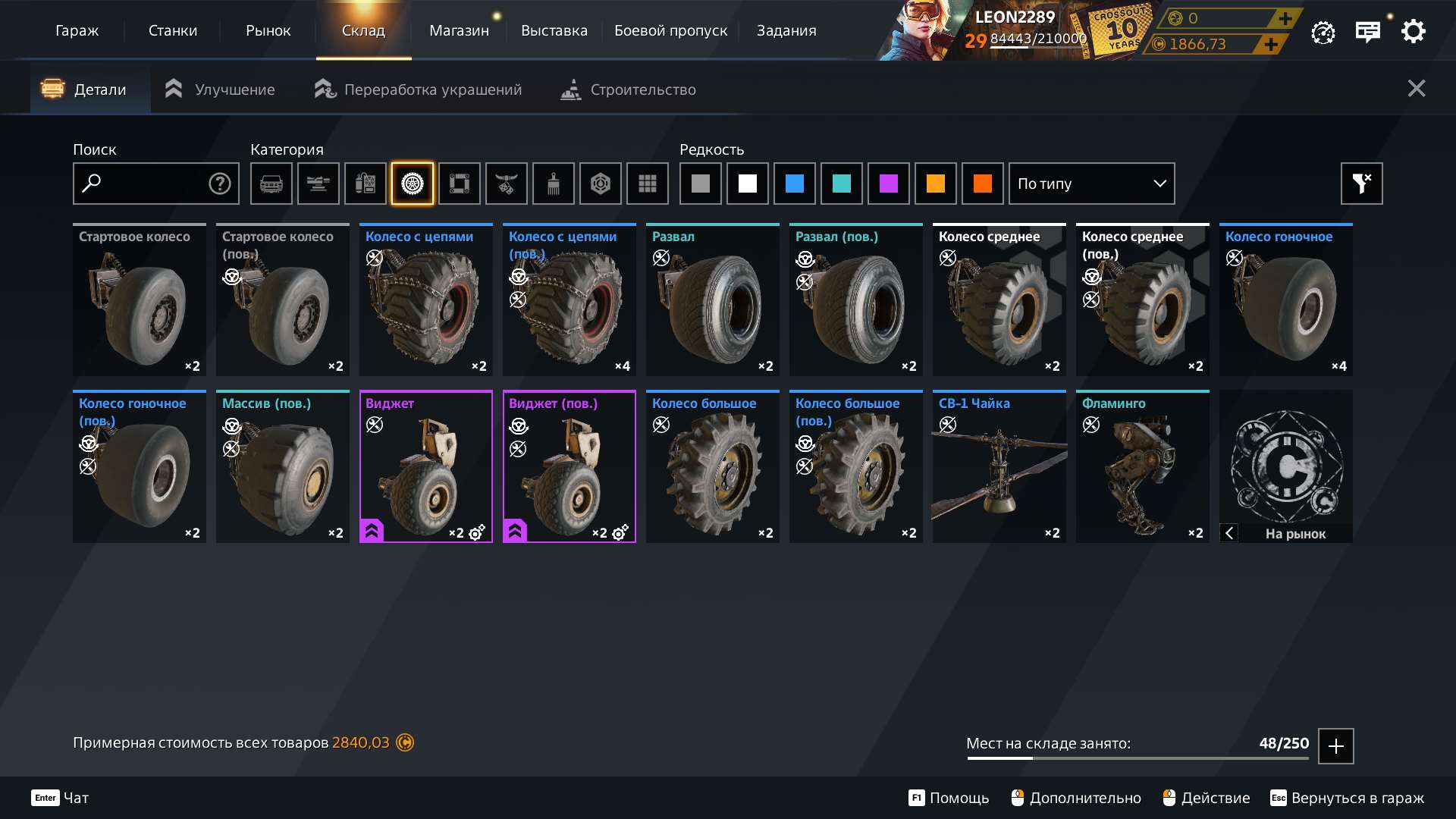Click the orange rarity color swatch
The height and width of the screenshot is (819, 1456).
[x=936, y=184]
